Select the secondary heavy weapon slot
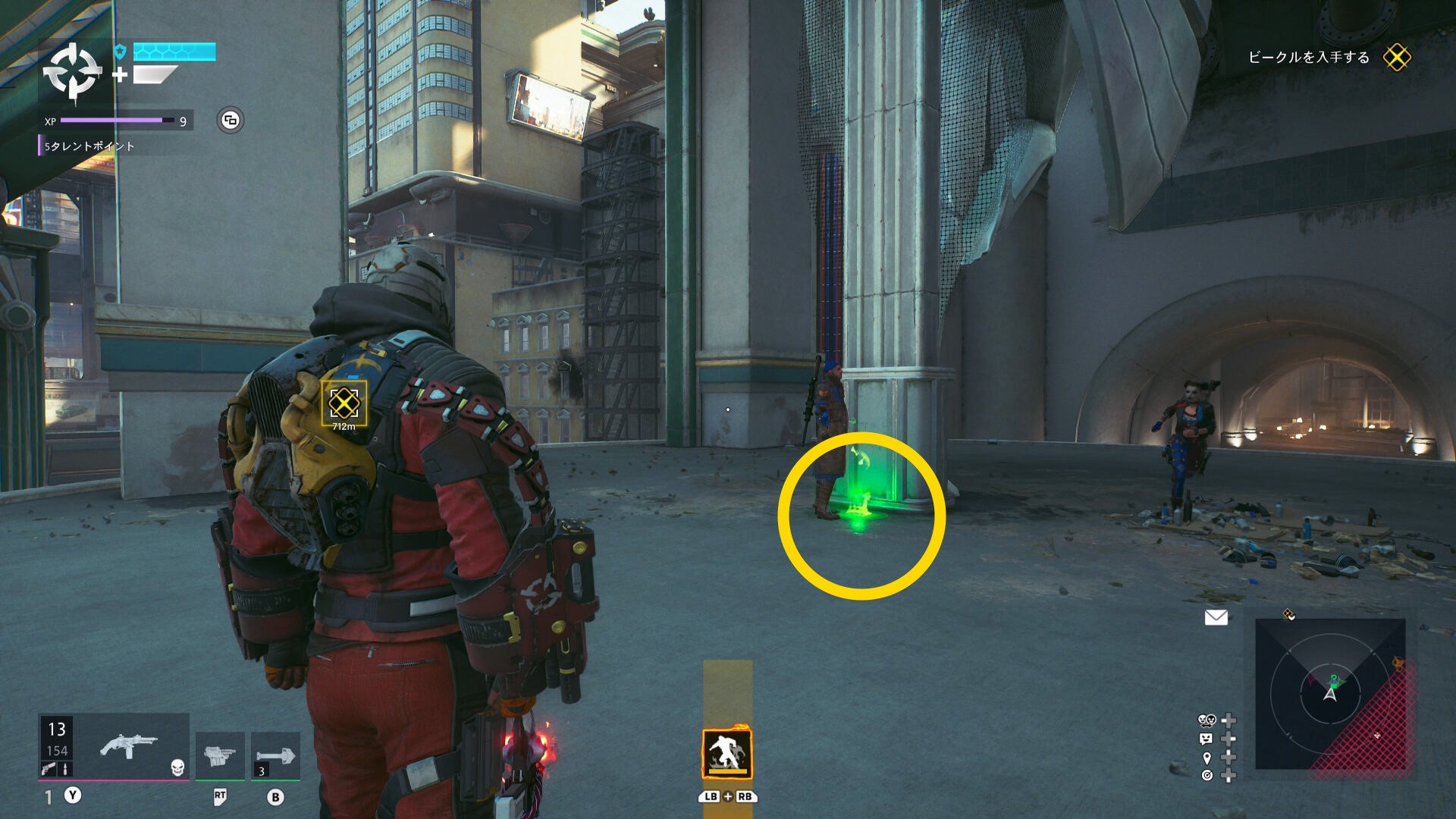1456x819 pixels. point(220,755)
